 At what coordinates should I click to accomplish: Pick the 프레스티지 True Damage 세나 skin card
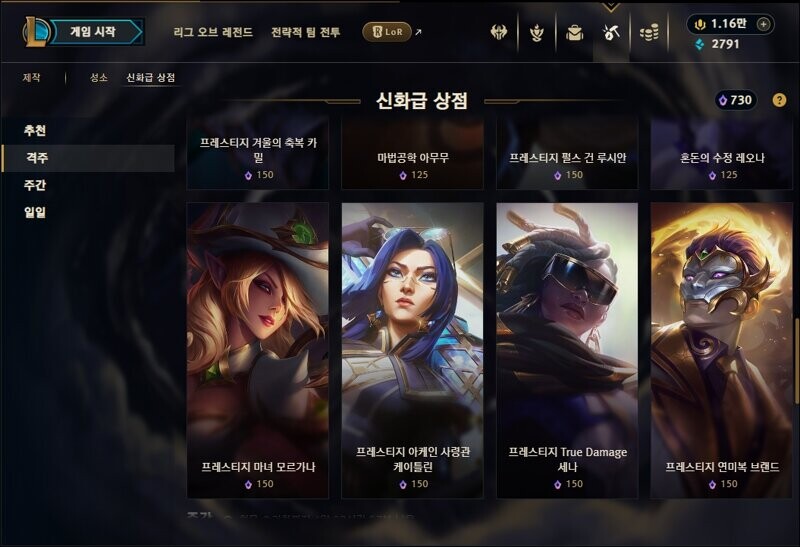pos(567,349)
